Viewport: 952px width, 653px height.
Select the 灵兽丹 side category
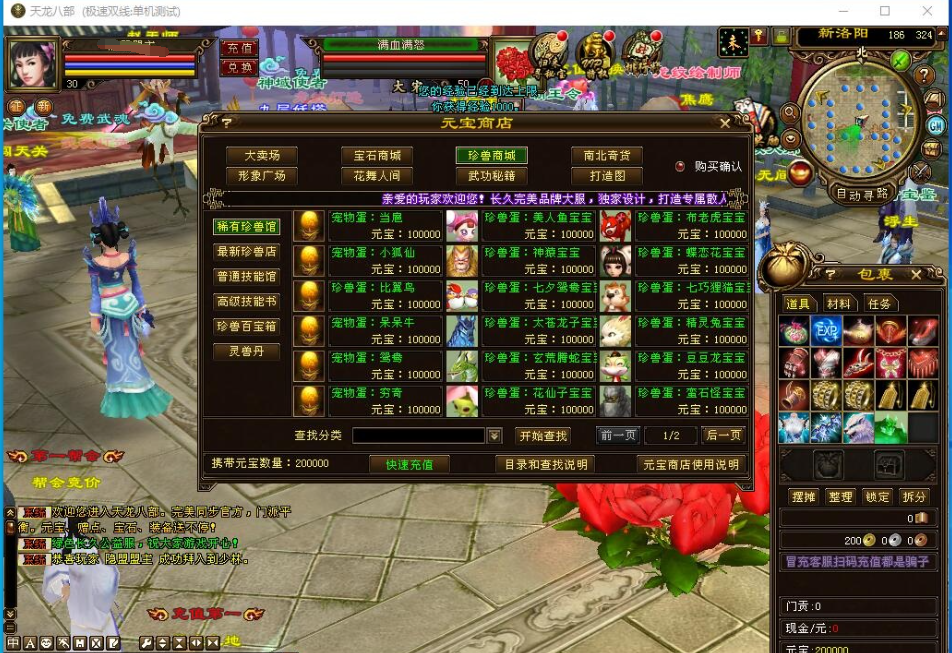(x=246, y=352)
